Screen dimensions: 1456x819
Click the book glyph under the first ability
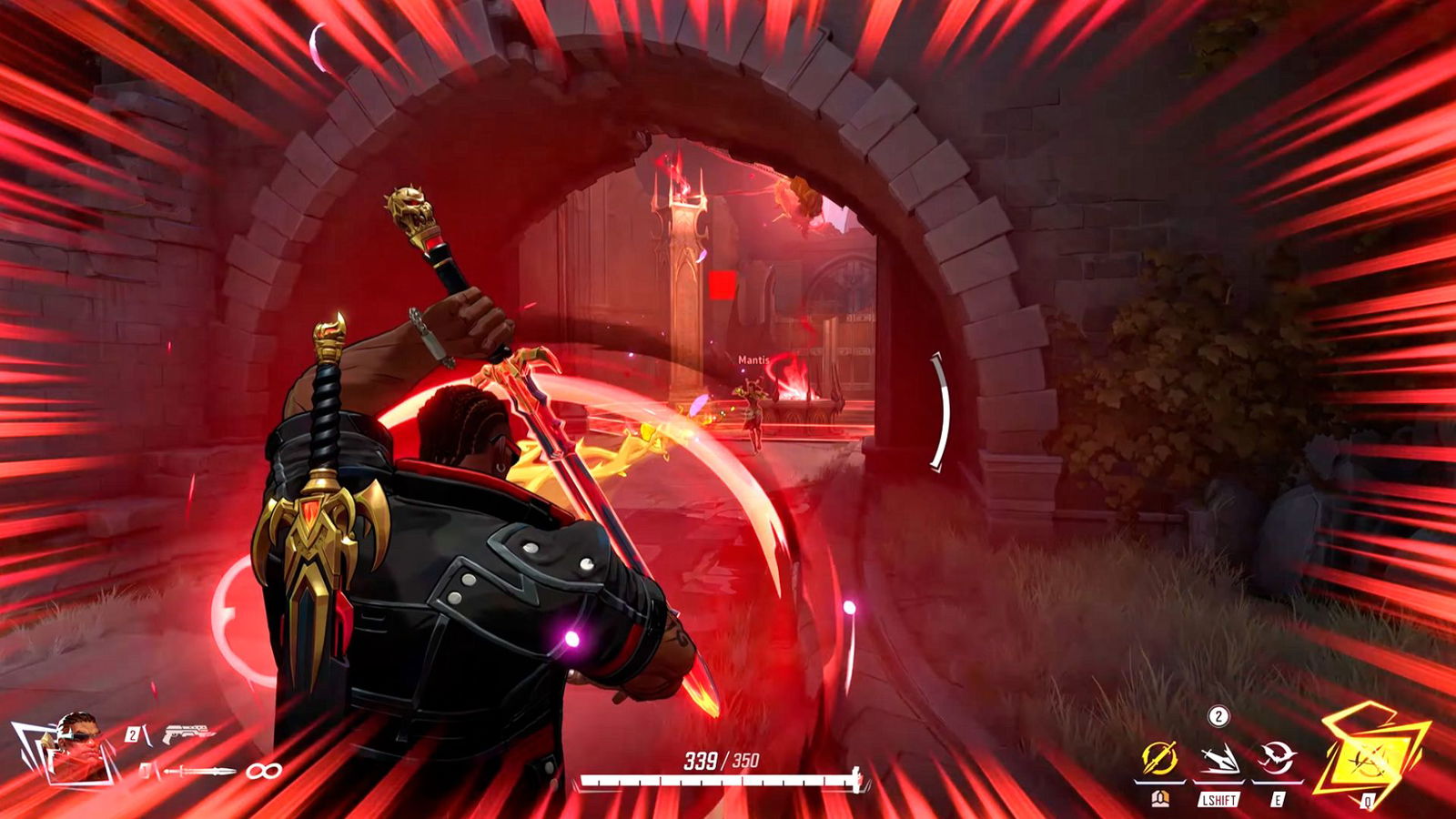click(1160, 799)
